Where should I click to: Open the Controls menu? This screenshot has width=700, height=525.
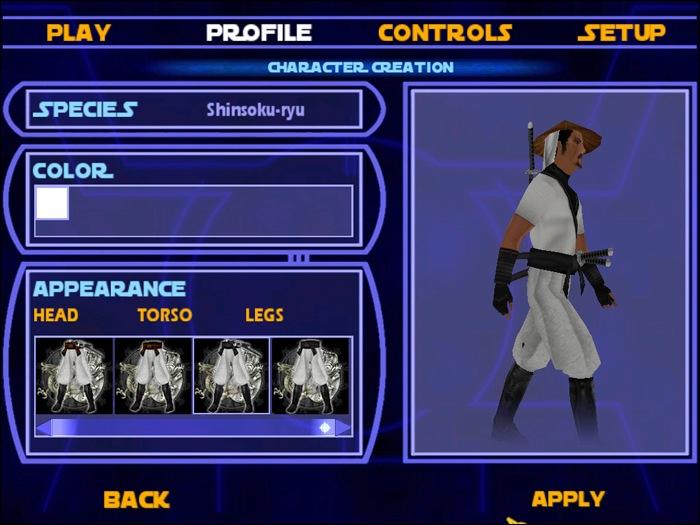(445, 32)
